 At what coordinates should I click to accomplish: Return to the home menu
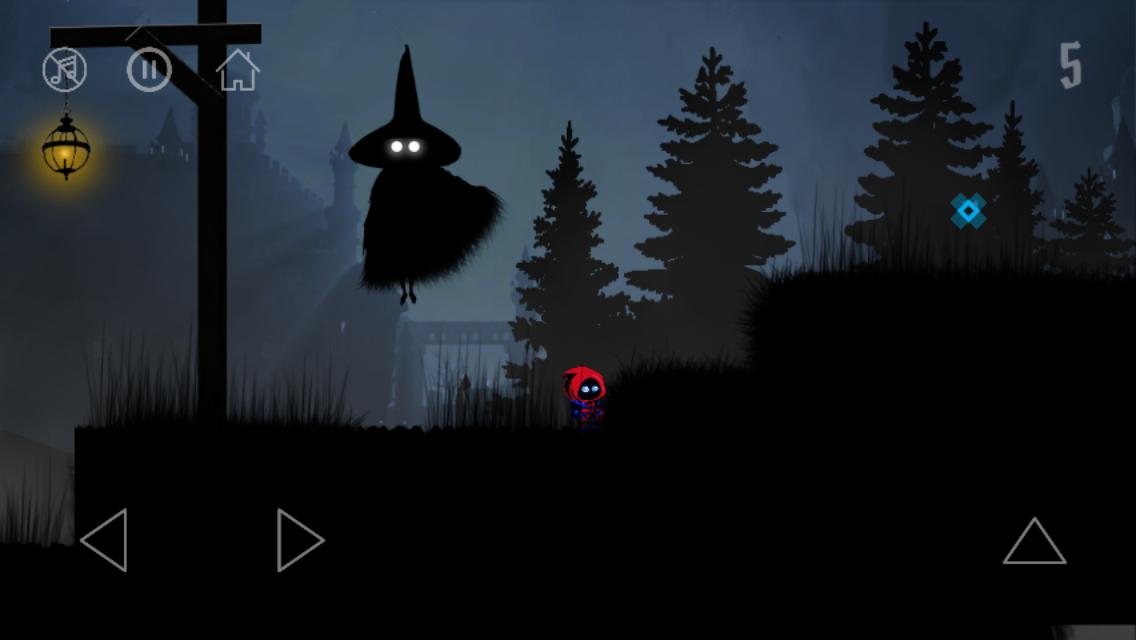(x=238, y=70)
